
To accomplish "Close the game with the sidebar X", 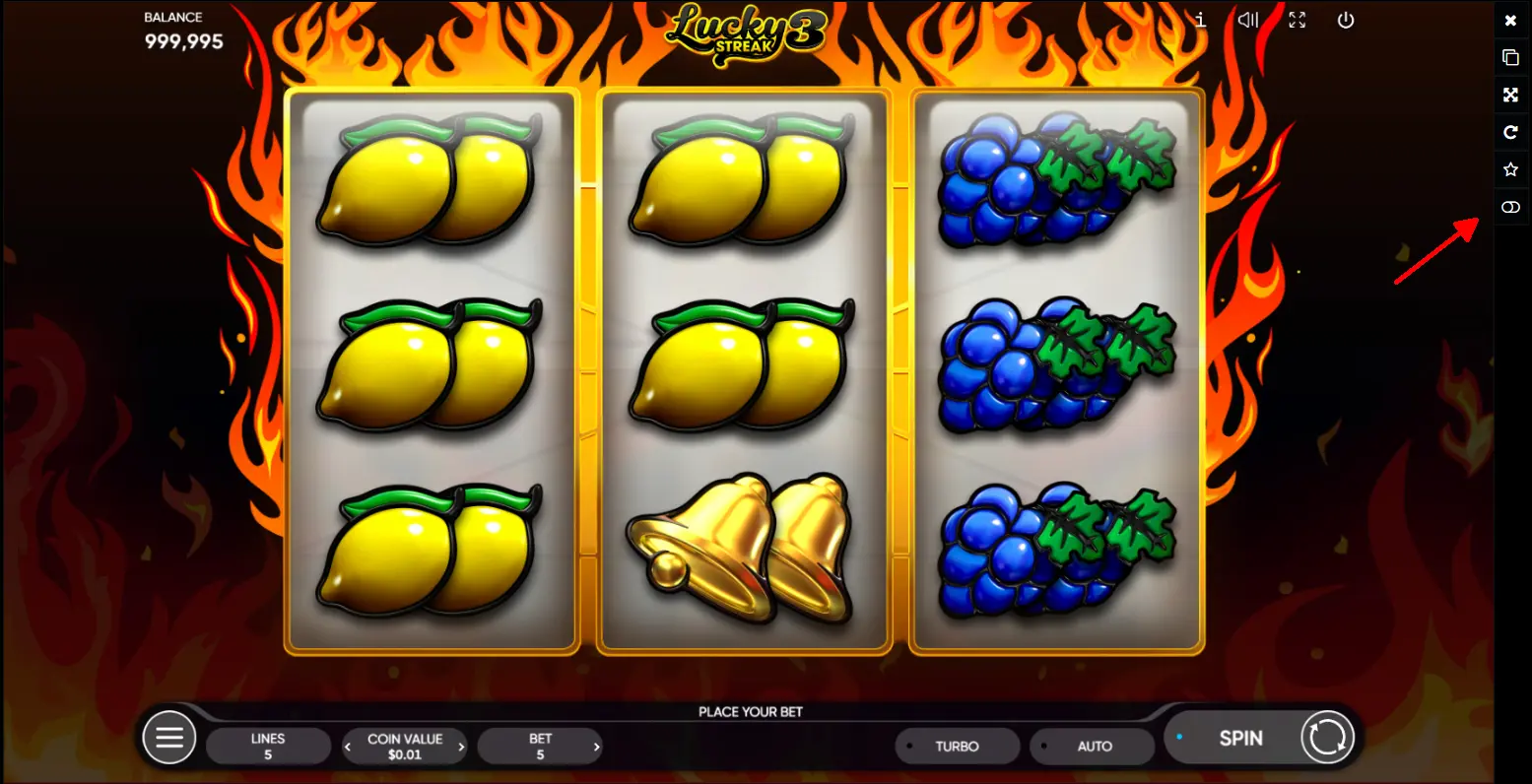I will (1510, 21).
